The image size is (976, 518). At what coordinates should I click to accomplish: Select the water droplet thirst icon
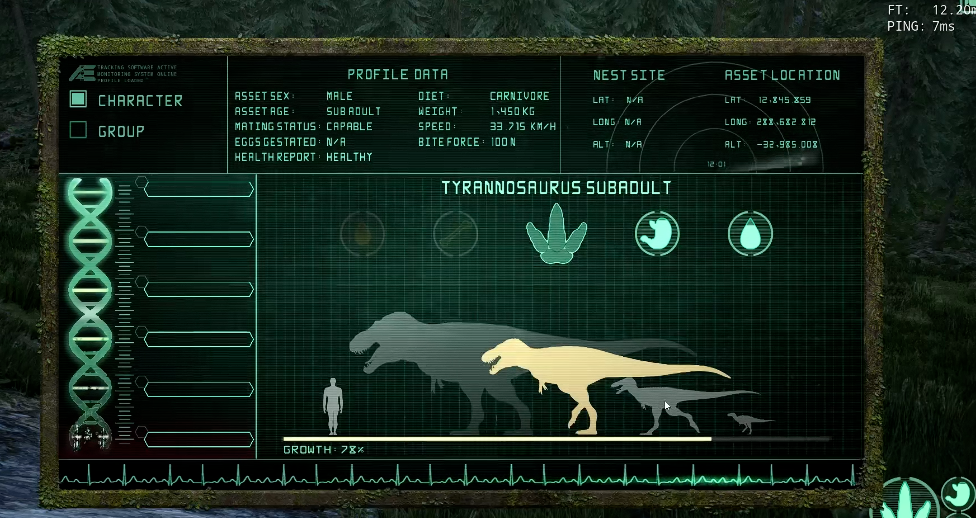pyautogui.click(x=749, y=233)
